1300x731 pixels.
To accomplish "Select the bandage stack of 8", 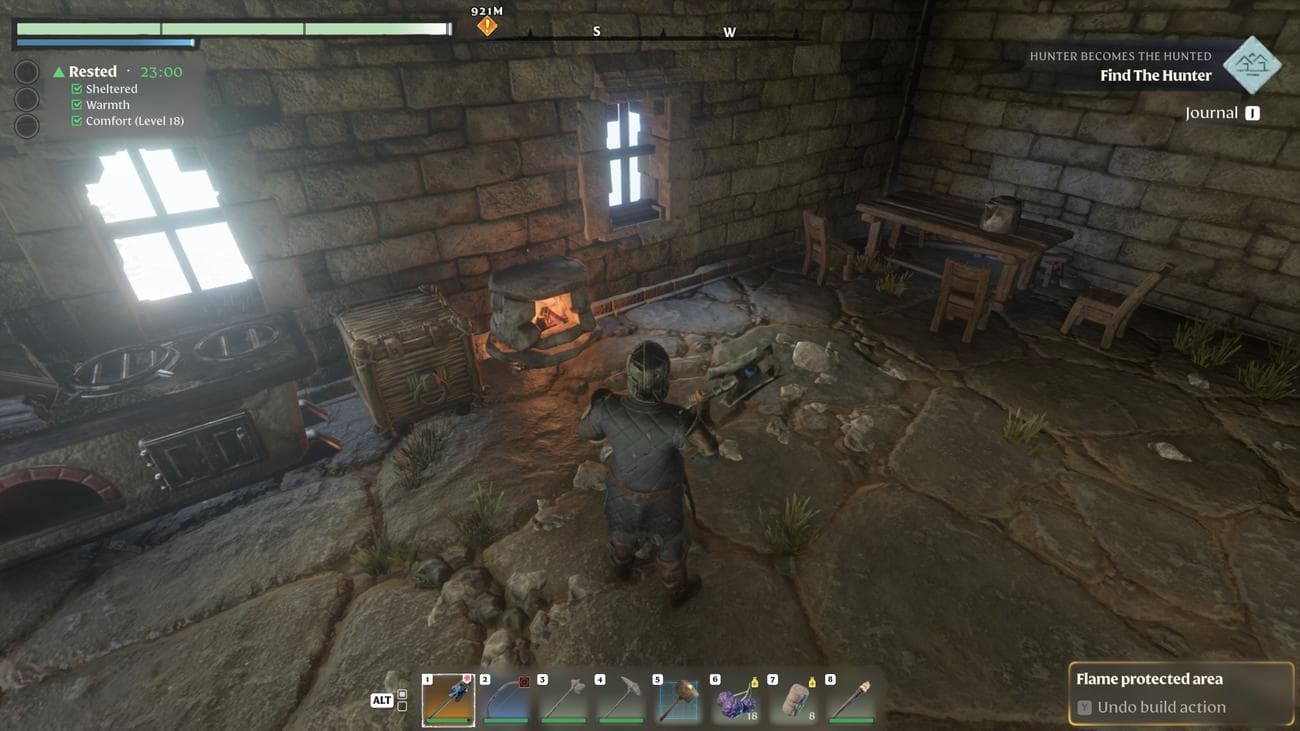I will point(793,699).
